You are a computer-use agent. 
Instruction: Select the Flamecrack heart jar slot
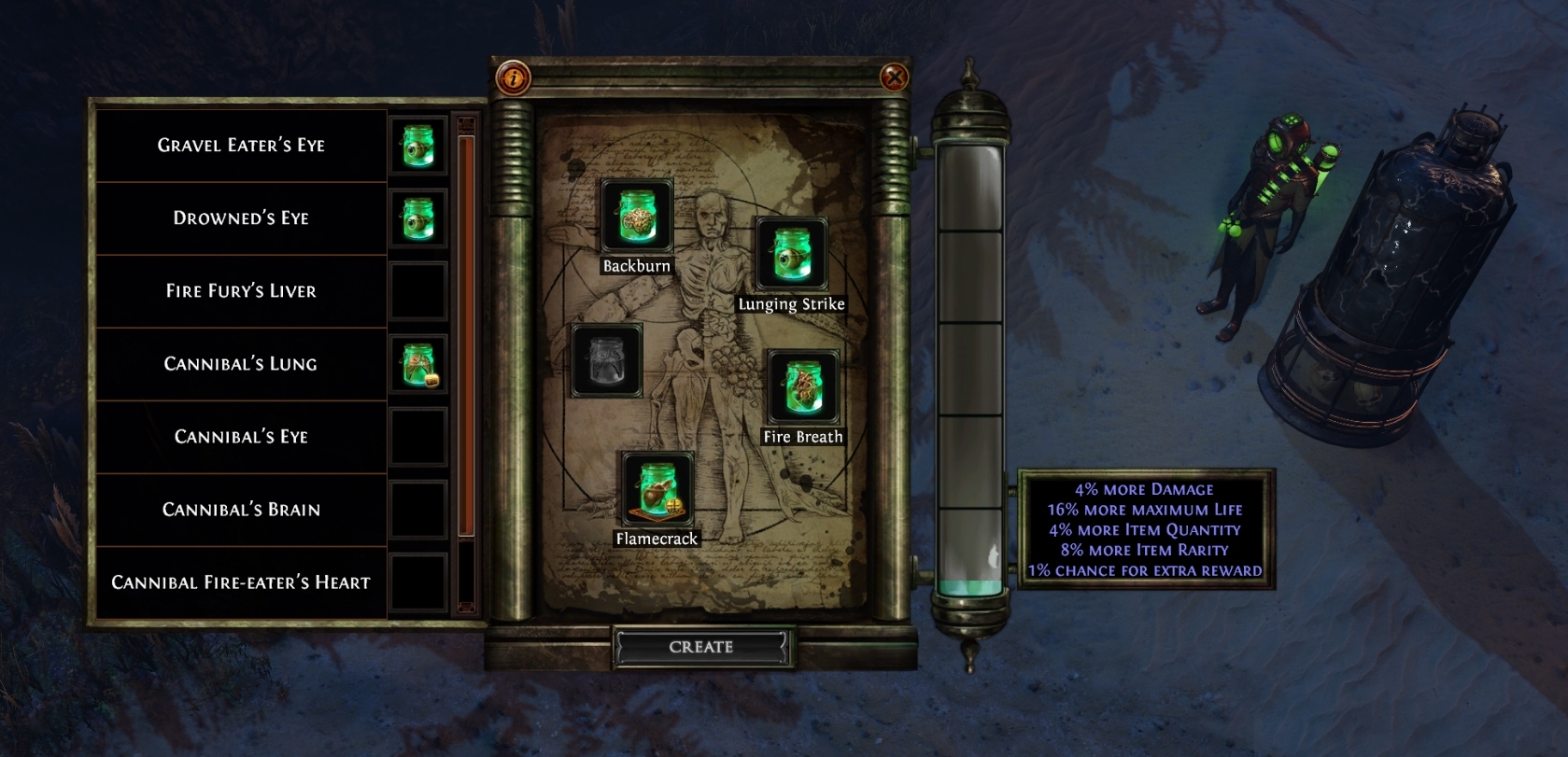coord(657,489)
